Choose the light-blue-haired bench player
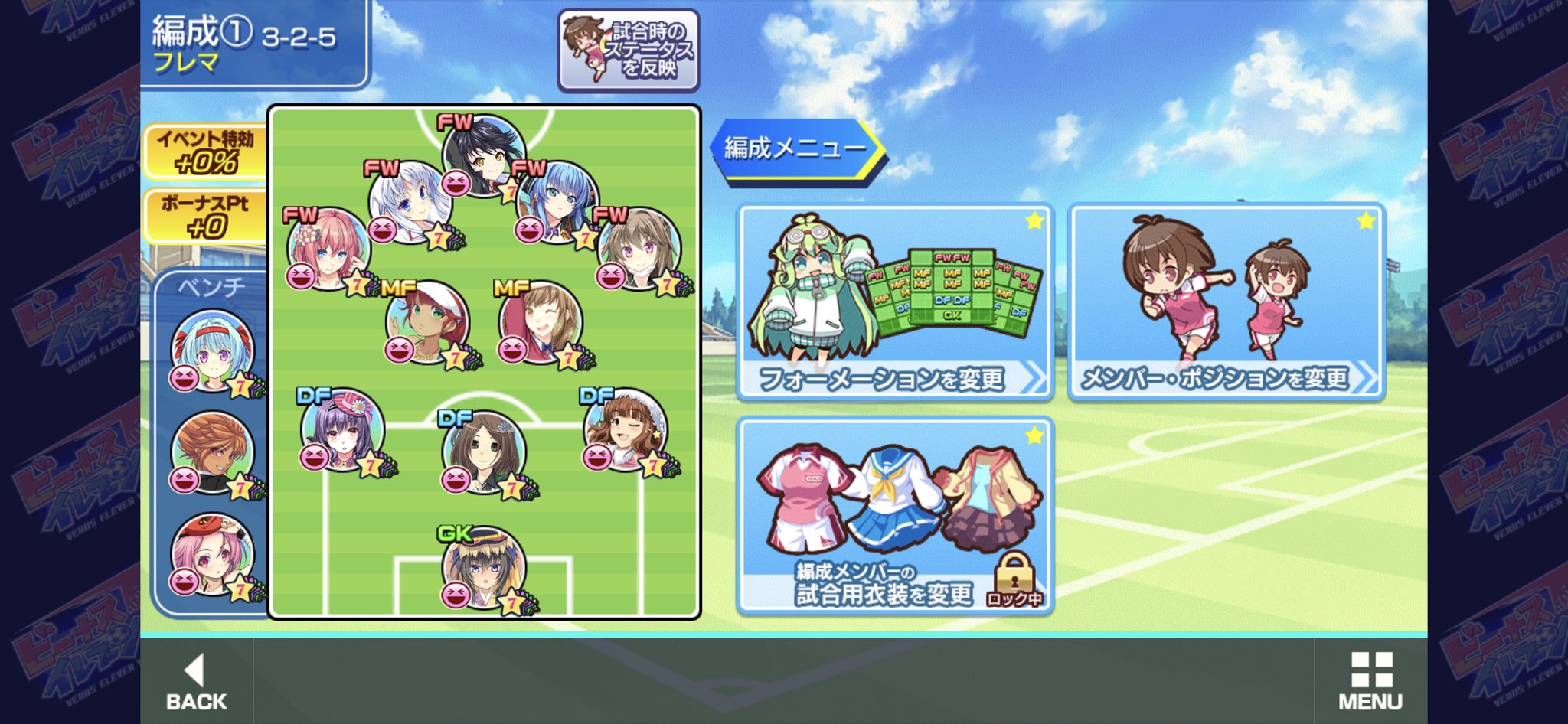The width and height of the screenshot is (1568, 724). [212, 351]
